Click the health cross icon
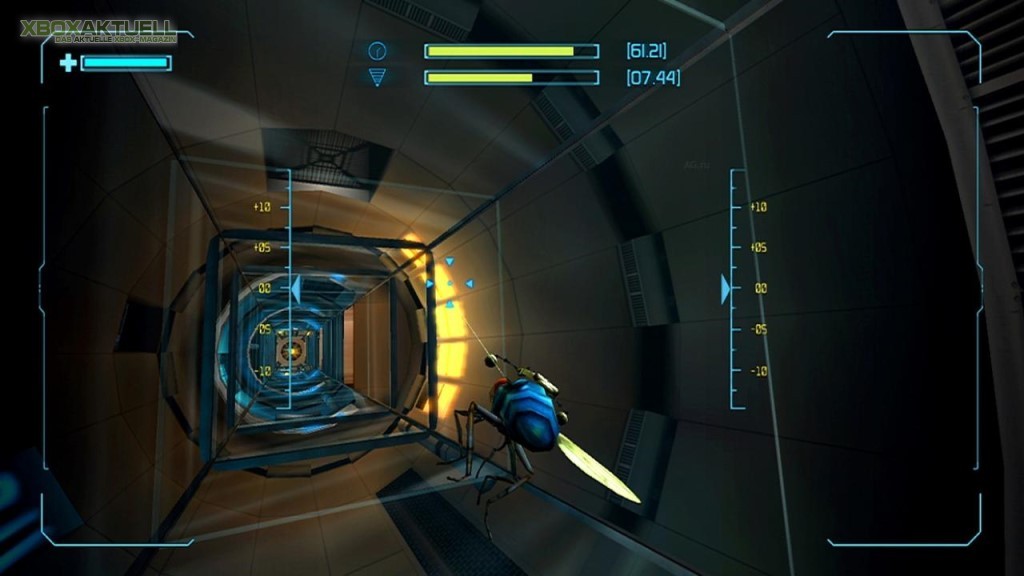 [68, 63]
